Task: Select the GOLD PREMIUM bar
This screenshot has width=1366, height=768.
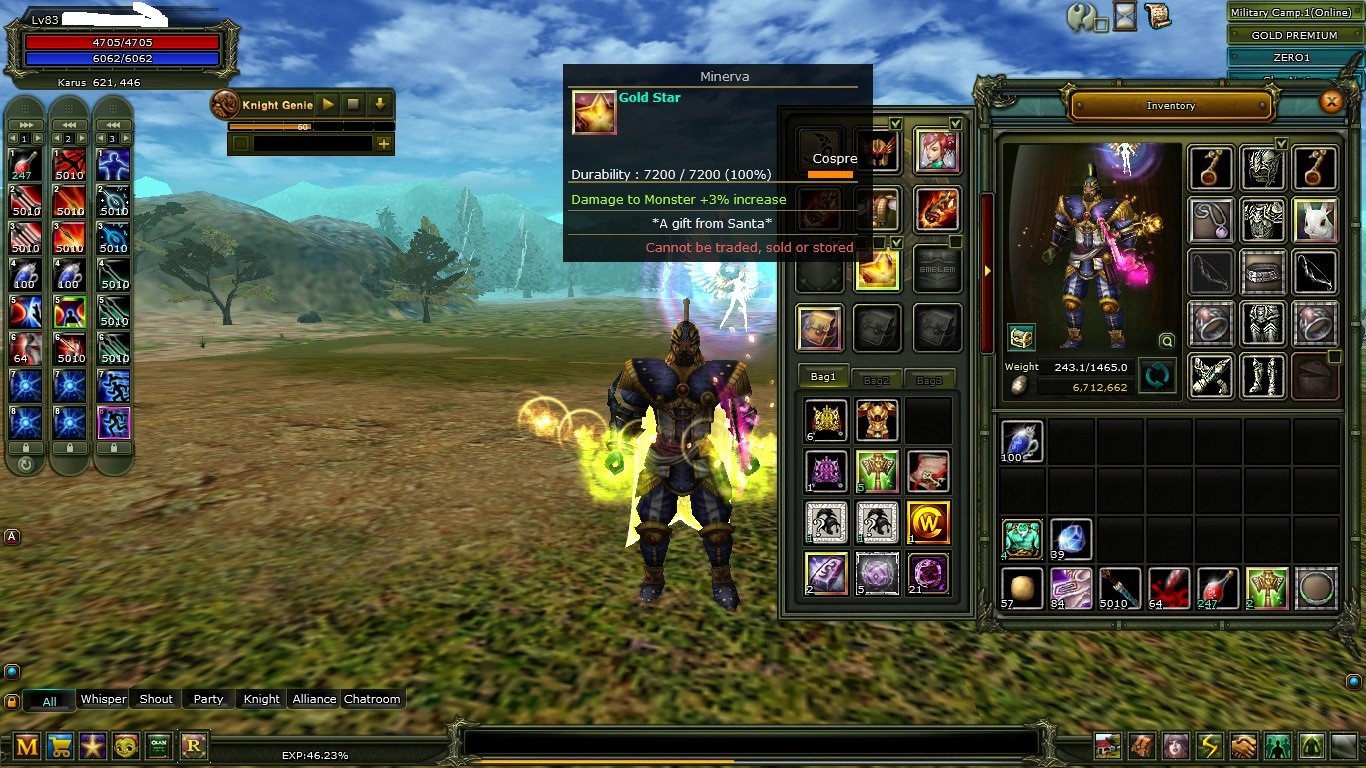Action: [1294, 36]
